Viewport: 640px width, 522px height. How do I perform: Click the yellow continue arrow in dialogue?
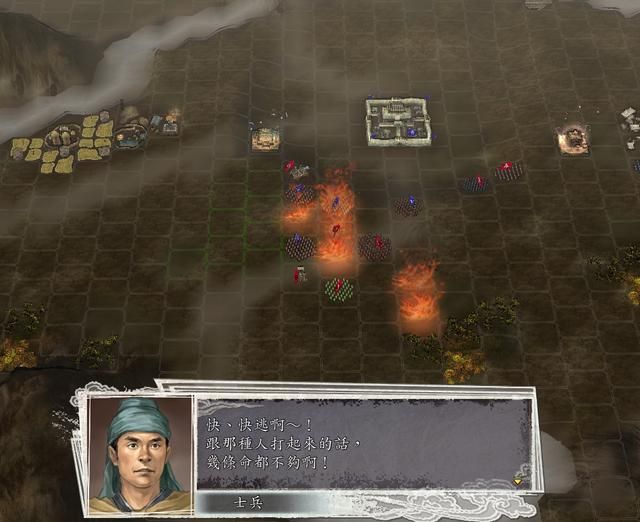coord(518,481)
